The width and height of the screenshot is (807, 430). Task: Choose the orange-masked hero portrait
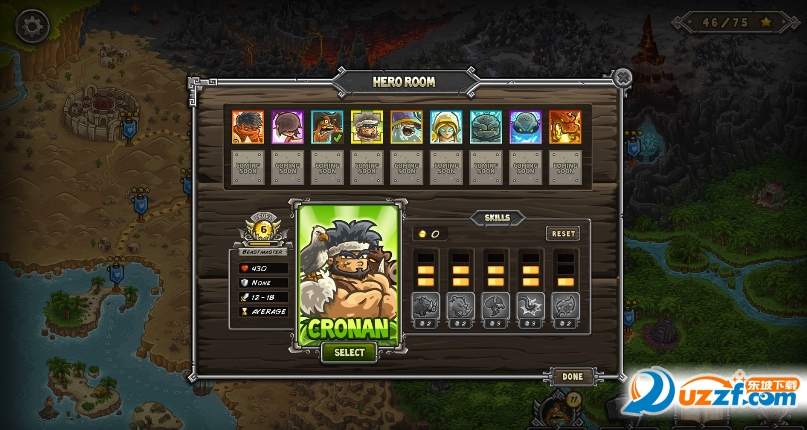247,126
